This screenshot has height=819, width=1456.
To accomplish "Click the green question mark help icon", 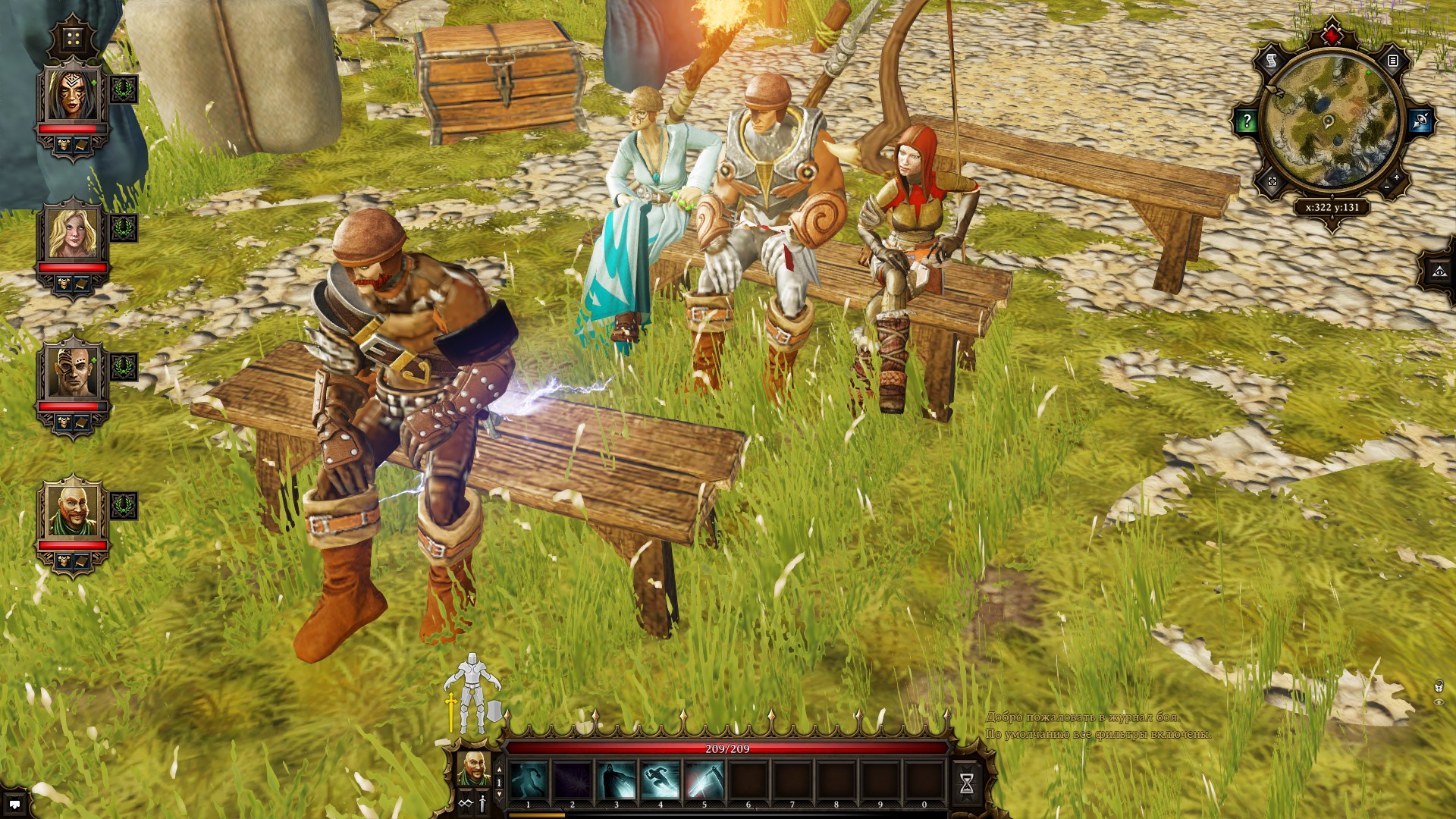I will click(1247, 119).
